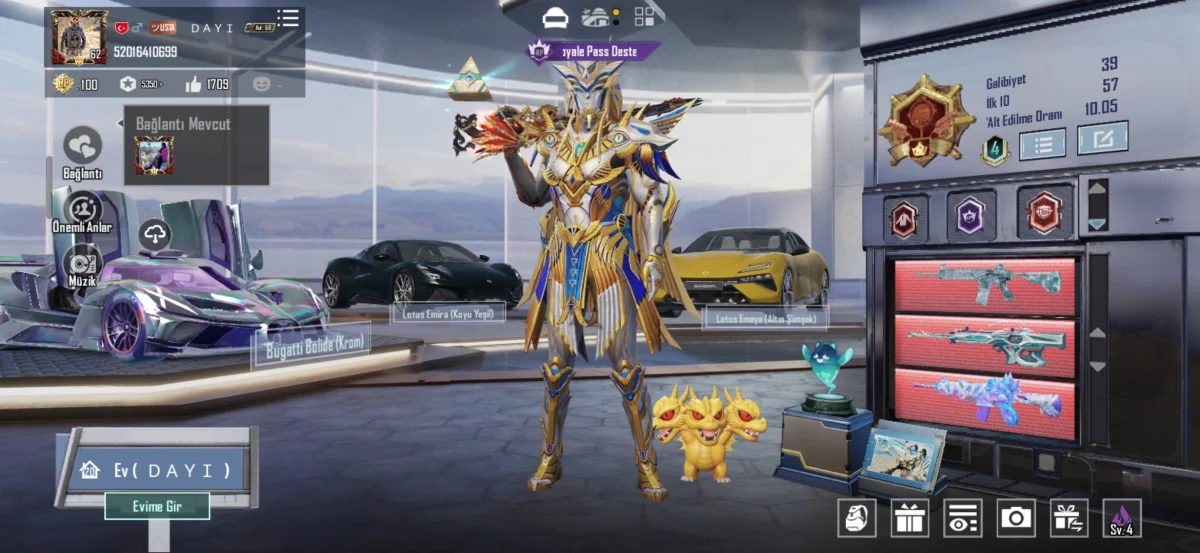Click the edit stats button
This screenshot has width=1200, height=553.
pyautogui.click(x=1102, y=138)
